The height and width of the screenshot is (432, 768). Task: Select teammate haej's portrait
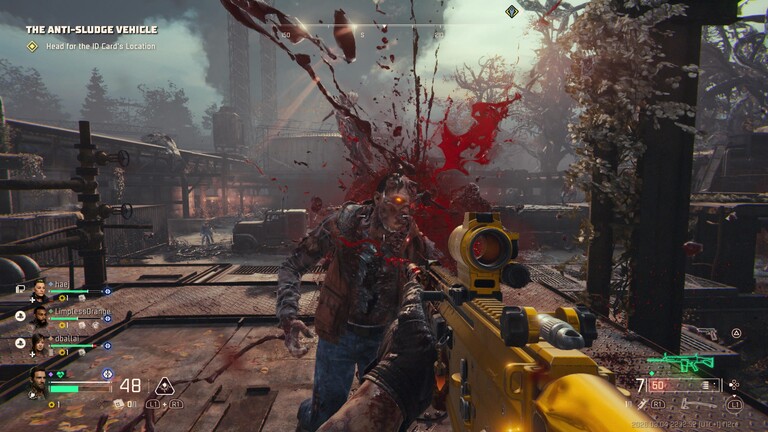coord(40,289)
